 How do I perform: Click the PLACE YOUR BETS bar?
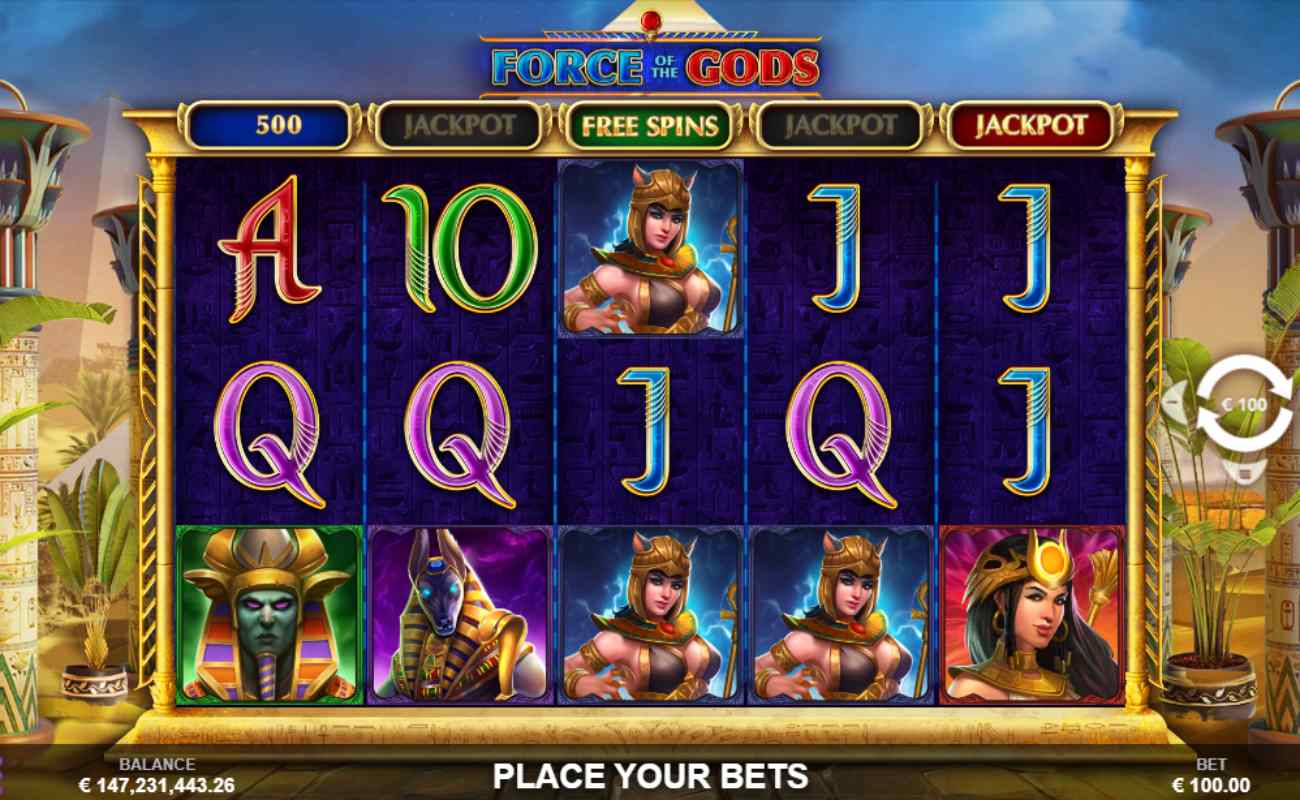[650, 773]
